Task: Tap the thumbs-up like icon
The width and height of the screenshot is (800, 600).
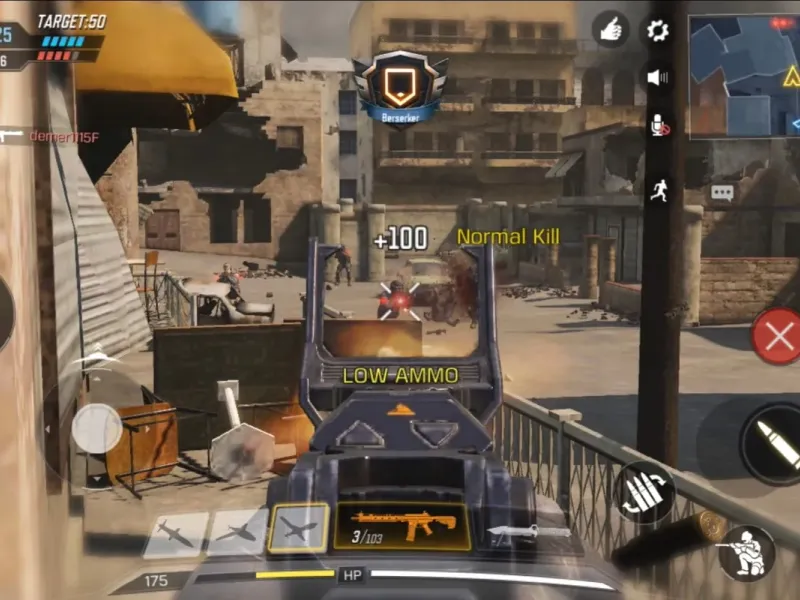Action: (610, 30)
